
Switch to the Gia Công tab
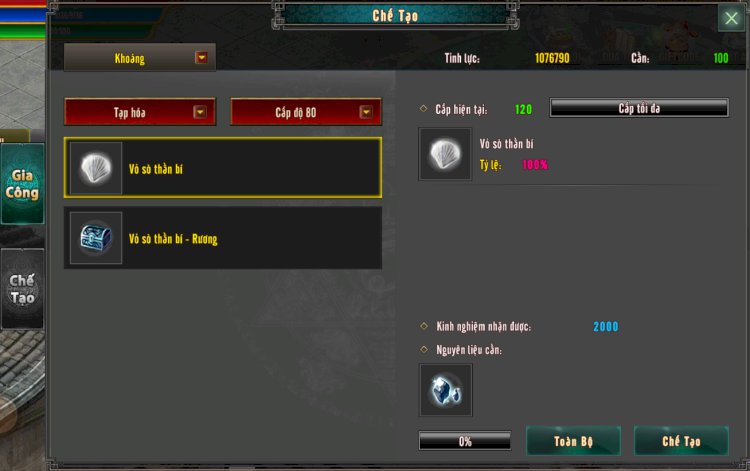click(22, 185)
